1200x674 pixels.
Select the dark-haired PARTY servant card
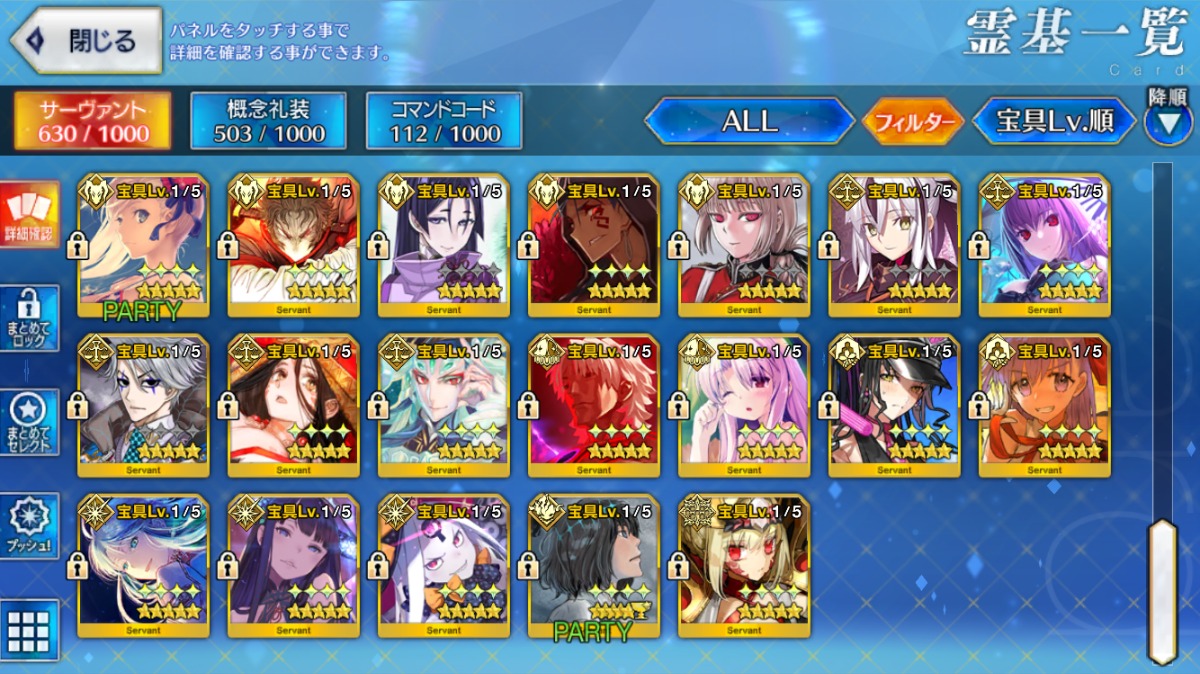click(x=594, y=565)
